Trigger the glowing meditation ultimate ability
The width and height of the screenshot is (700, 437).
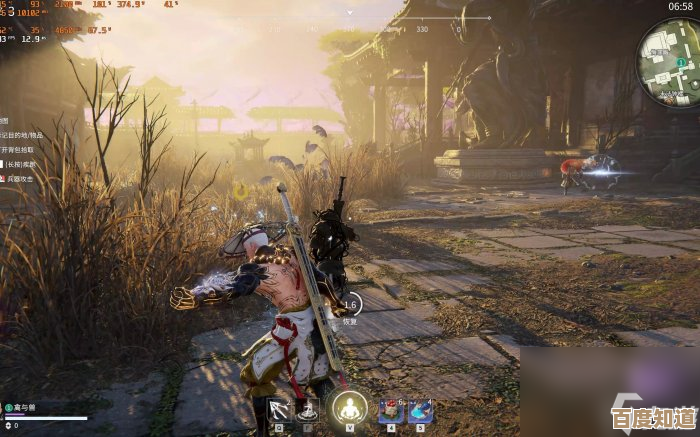[350, 408]
